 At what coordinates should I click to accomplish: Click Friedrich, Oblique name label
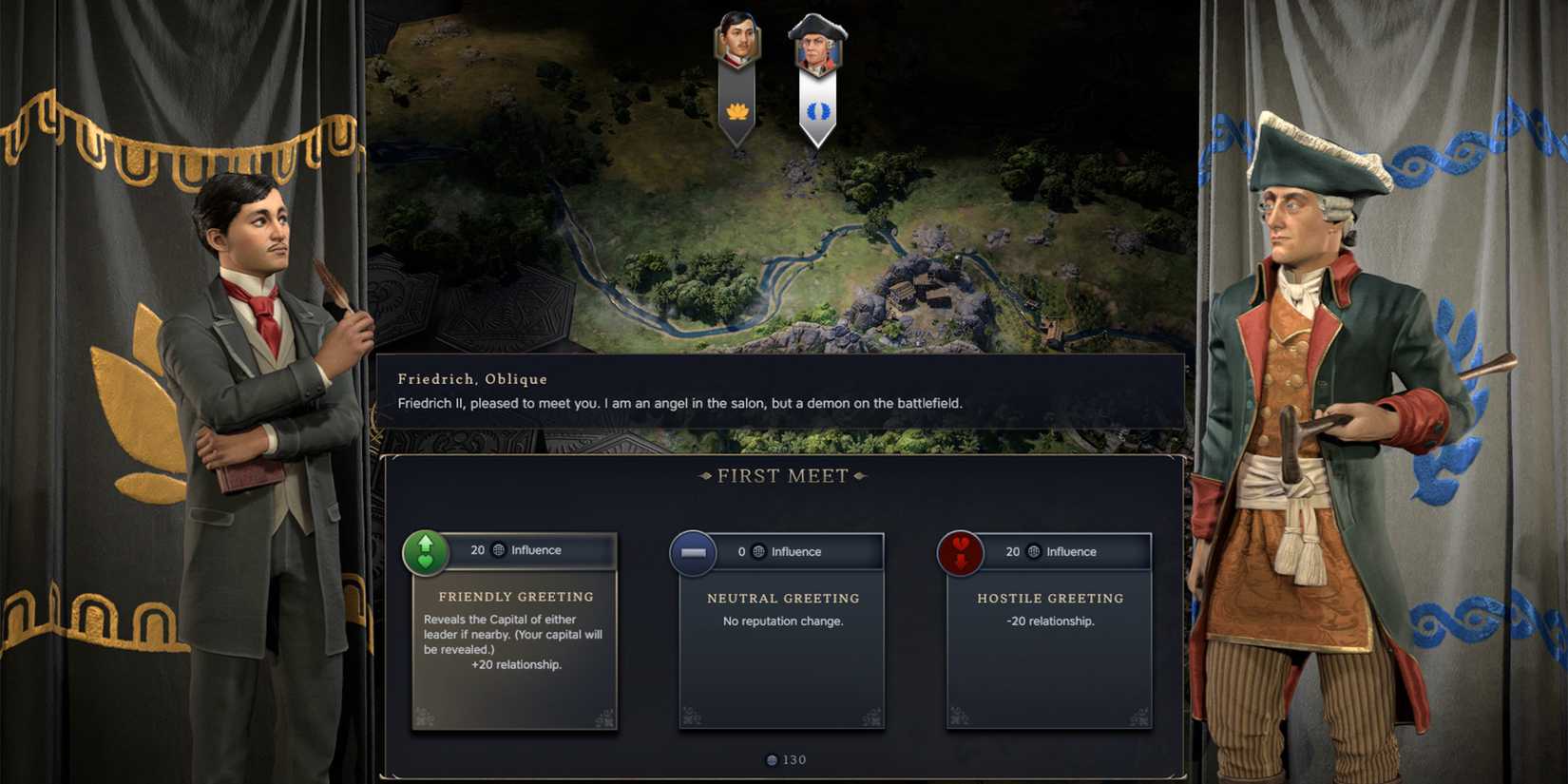coord(471,378)
